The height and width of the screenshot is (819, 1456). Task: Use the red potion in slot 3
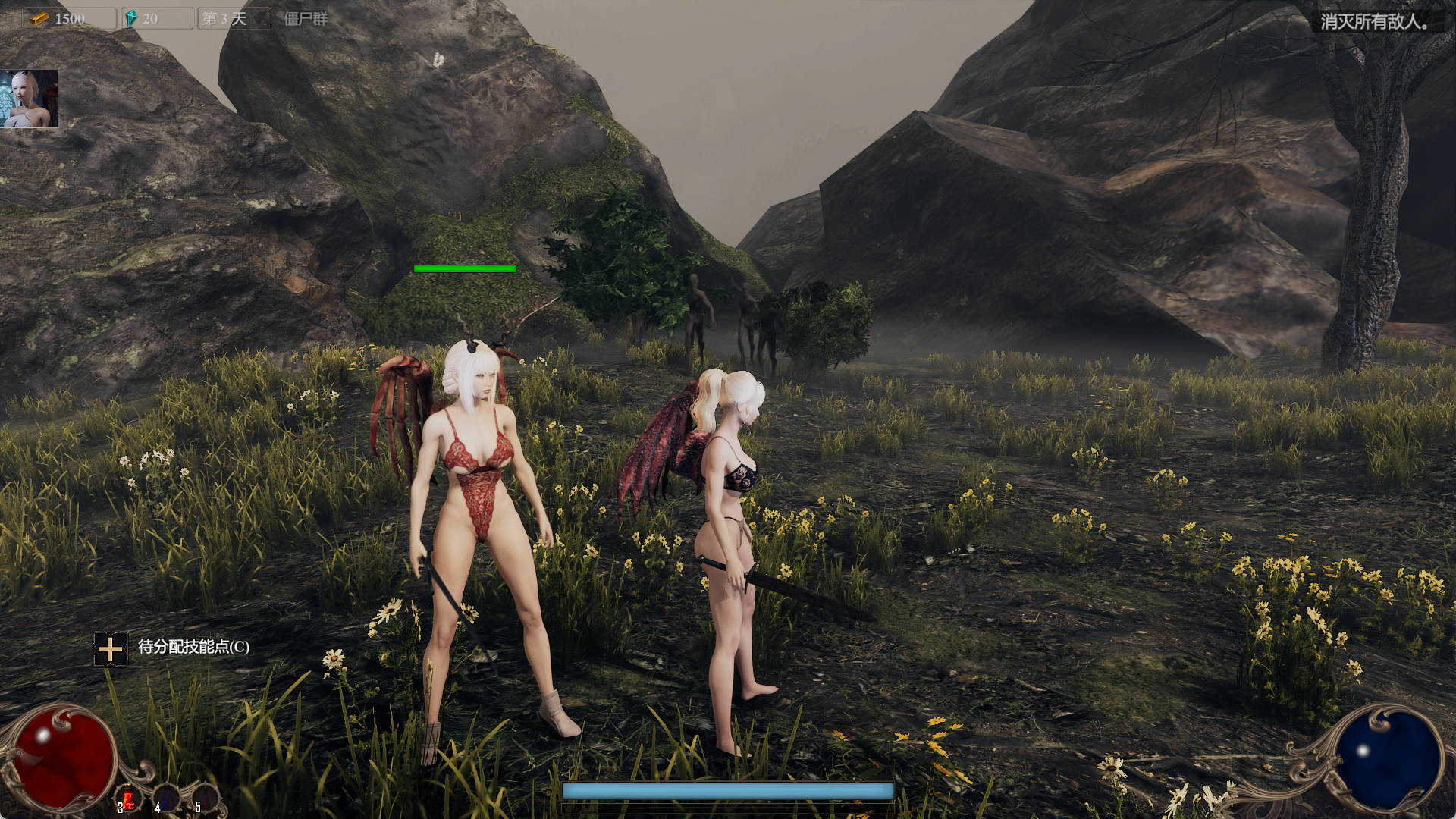tap(128, 799)
